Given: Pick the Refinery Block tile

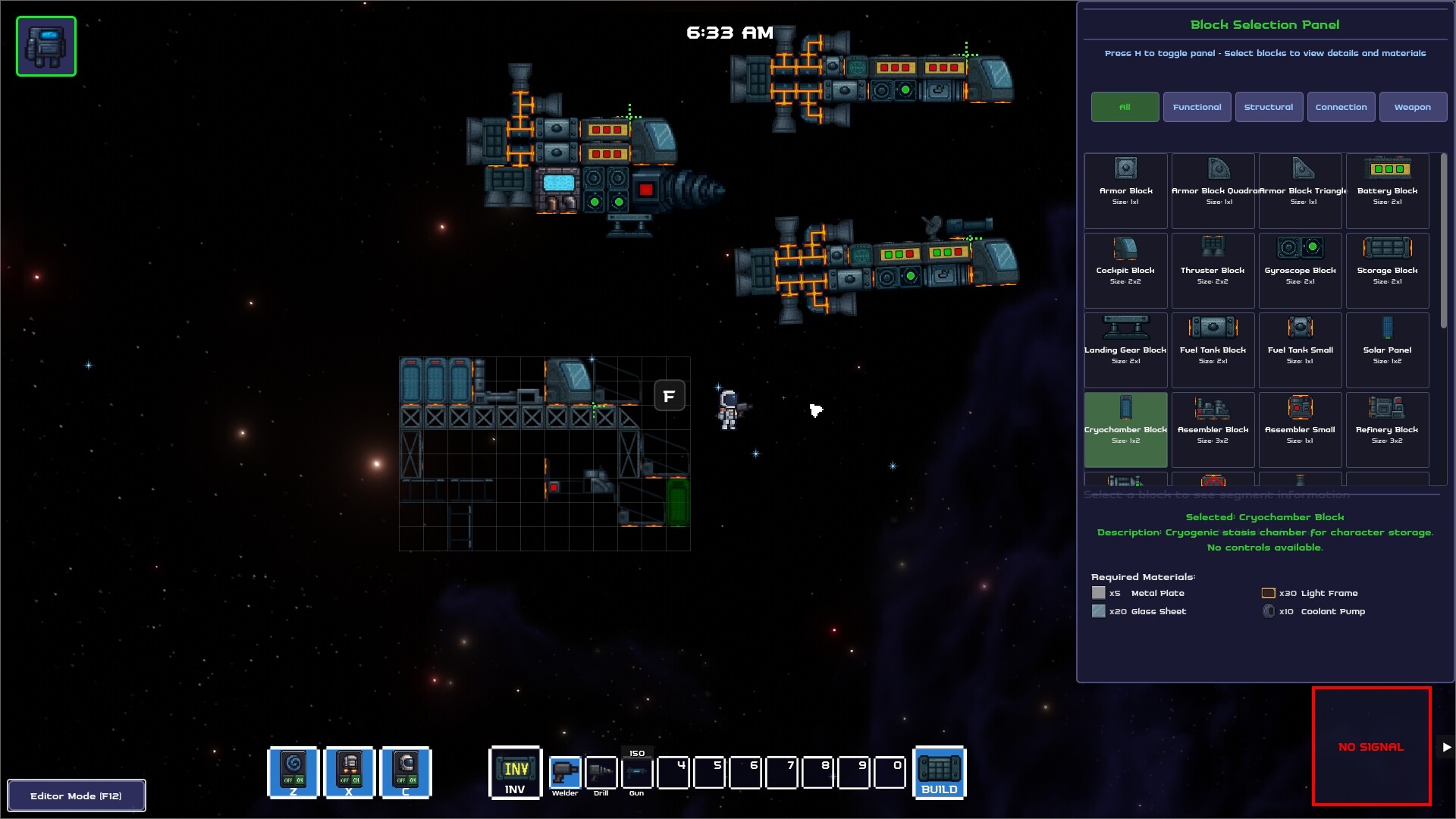Looking at the screenshot, I should point(1387,429).
